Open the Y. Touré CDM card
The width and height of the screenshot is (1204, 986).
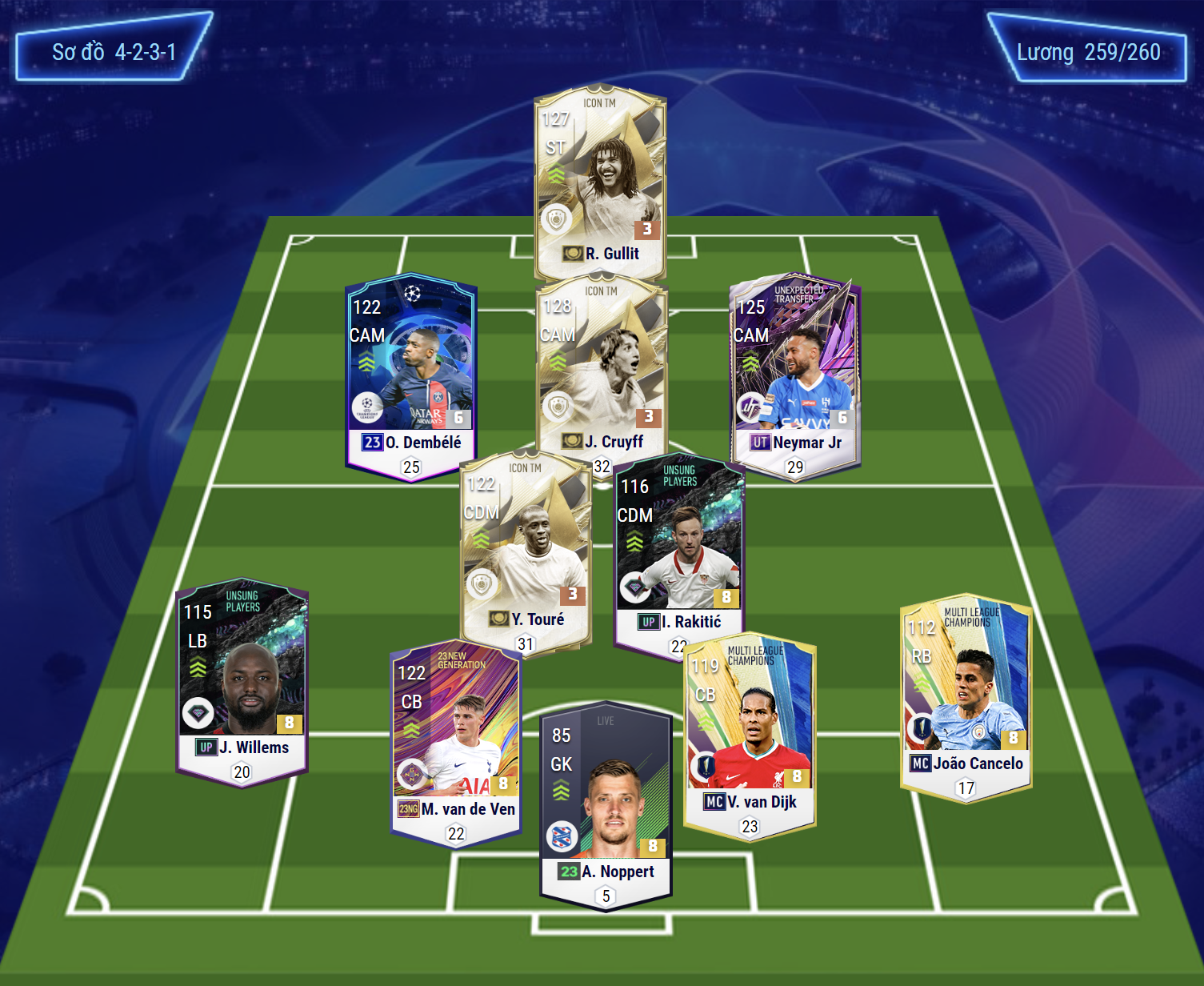pos(526,552)
